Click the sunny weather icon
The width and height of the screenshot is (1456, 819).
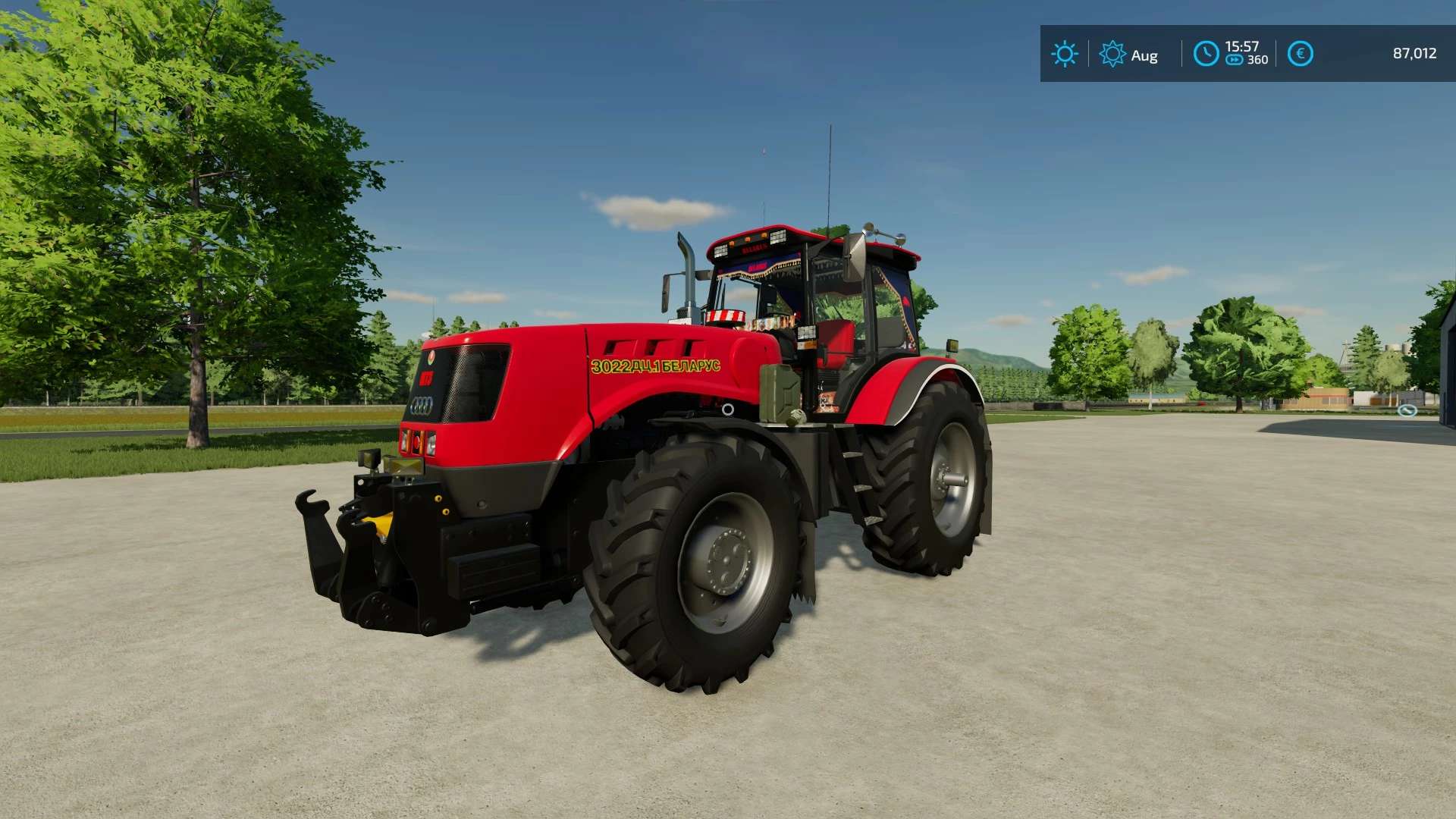coord(1064,55)
